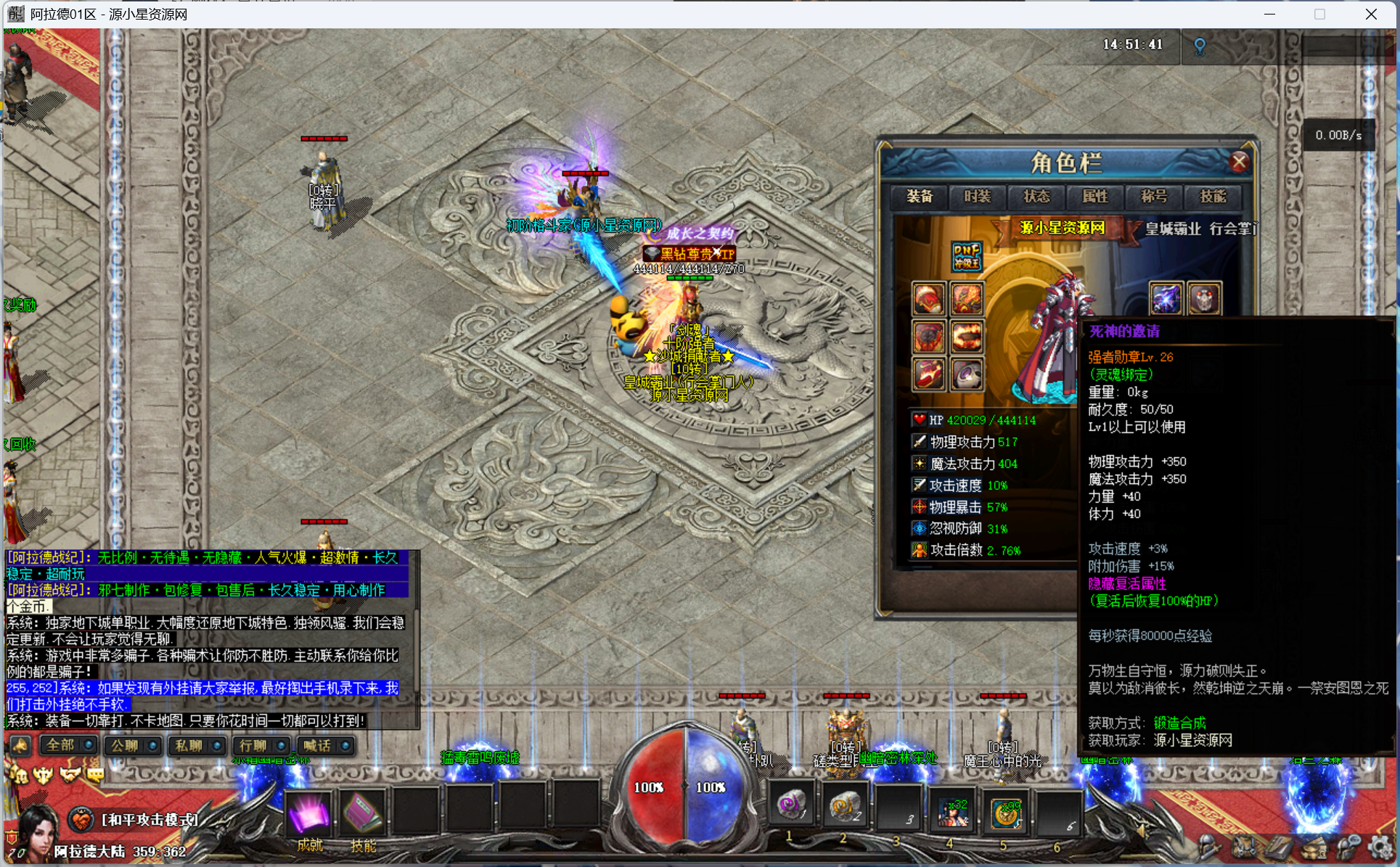Select the skull mask equipment slot

tap(1204, 299)
